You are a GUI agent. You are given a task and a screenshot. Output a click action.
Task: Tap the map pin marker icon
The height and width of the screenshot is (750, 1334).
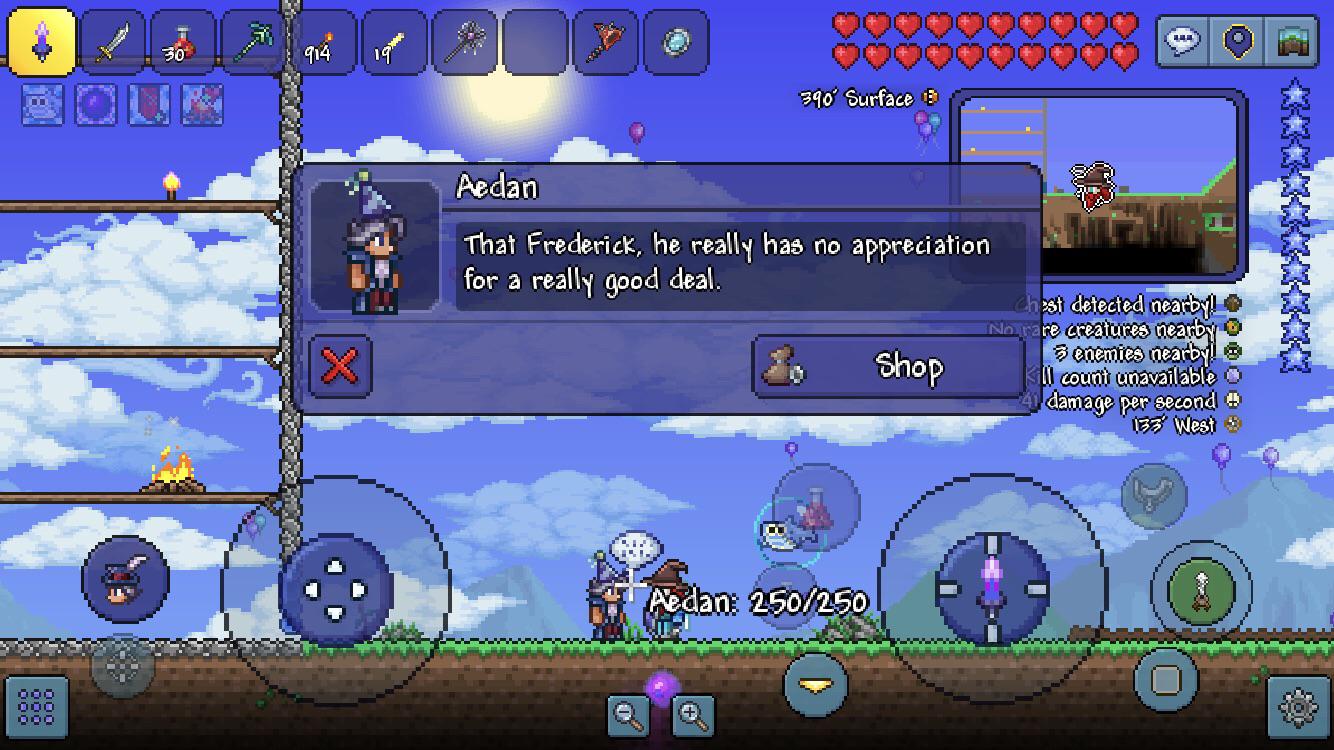[x=1236, y=42]
